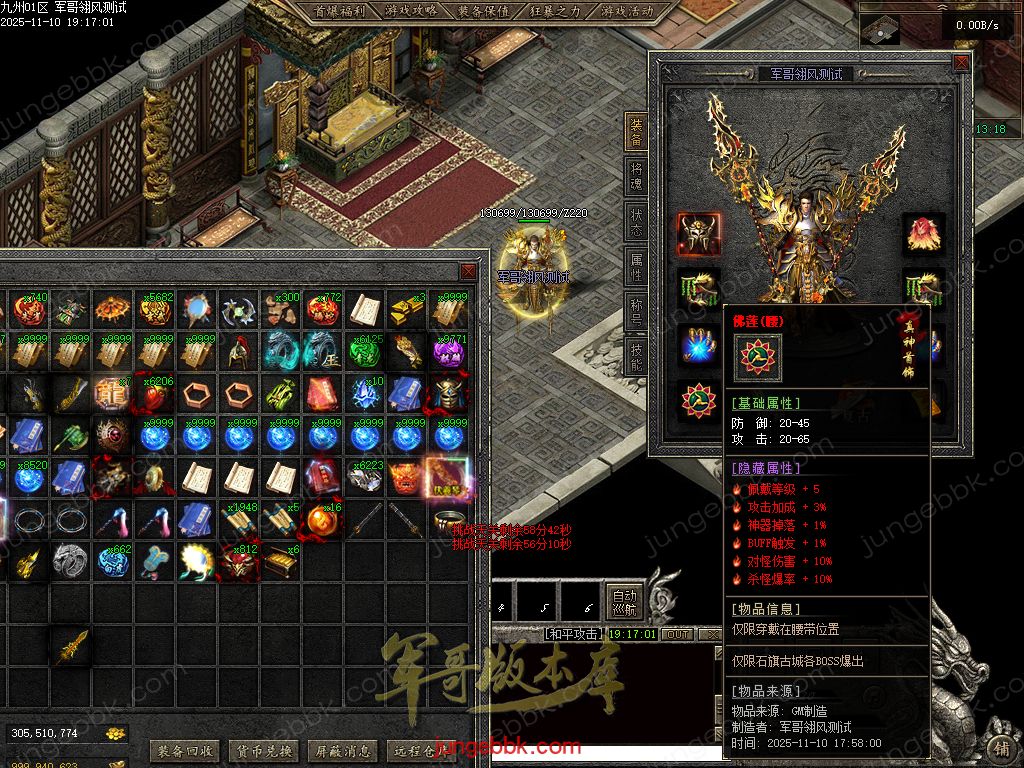Click the 铺 shop button
Screen dimensions: 1024x768
pos(1000,748)
